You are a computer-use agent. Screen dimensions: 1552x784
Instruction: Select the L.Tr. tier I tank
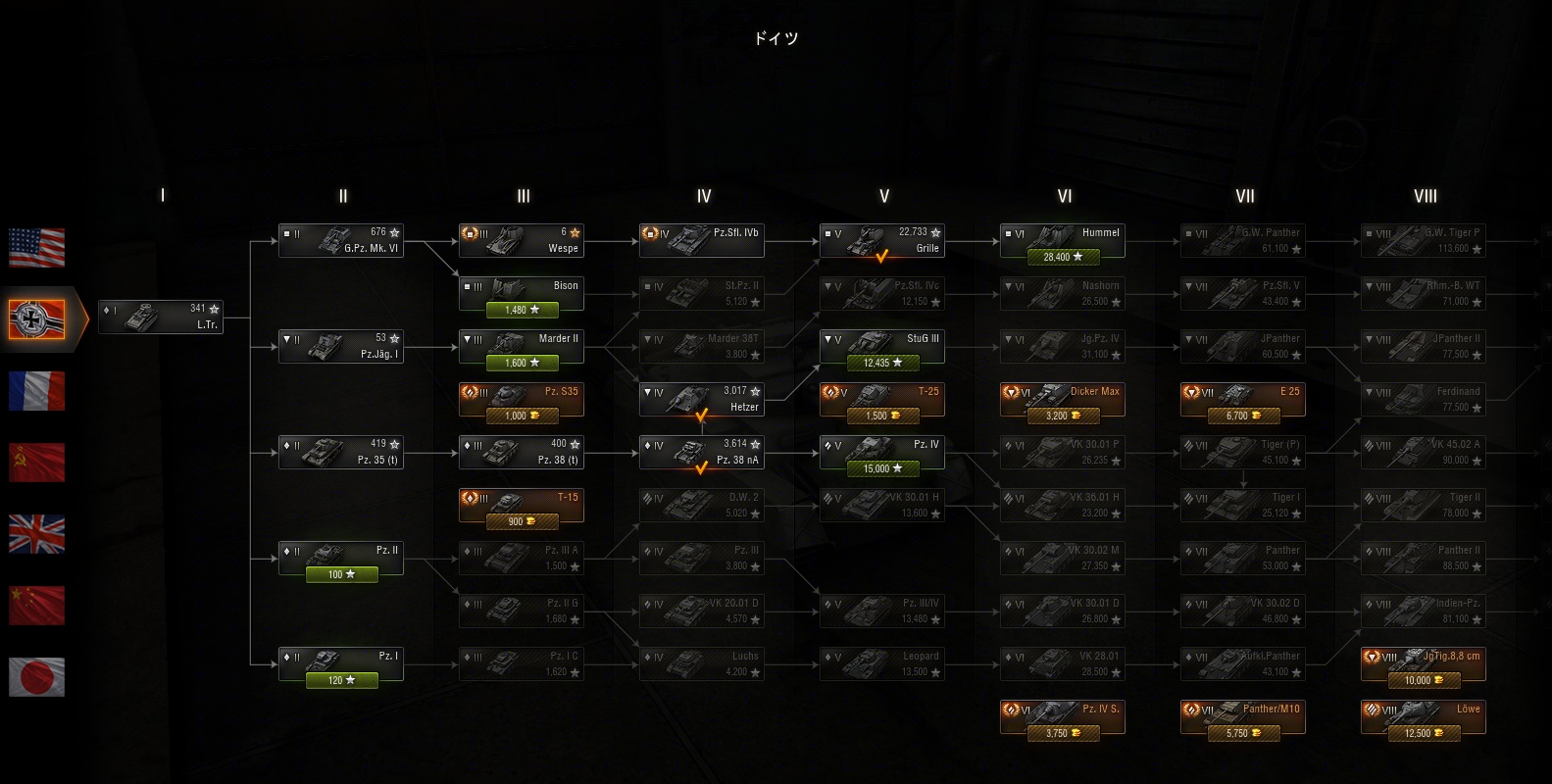point(161,317)
